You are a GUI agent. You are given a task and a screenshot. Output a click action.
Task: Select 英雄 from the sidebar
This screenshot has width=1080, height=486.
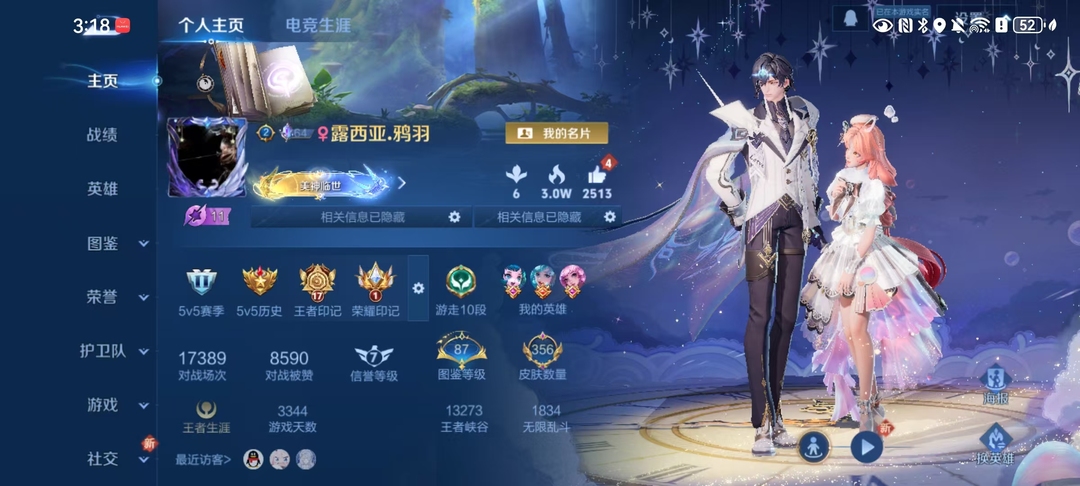point(102,189)
